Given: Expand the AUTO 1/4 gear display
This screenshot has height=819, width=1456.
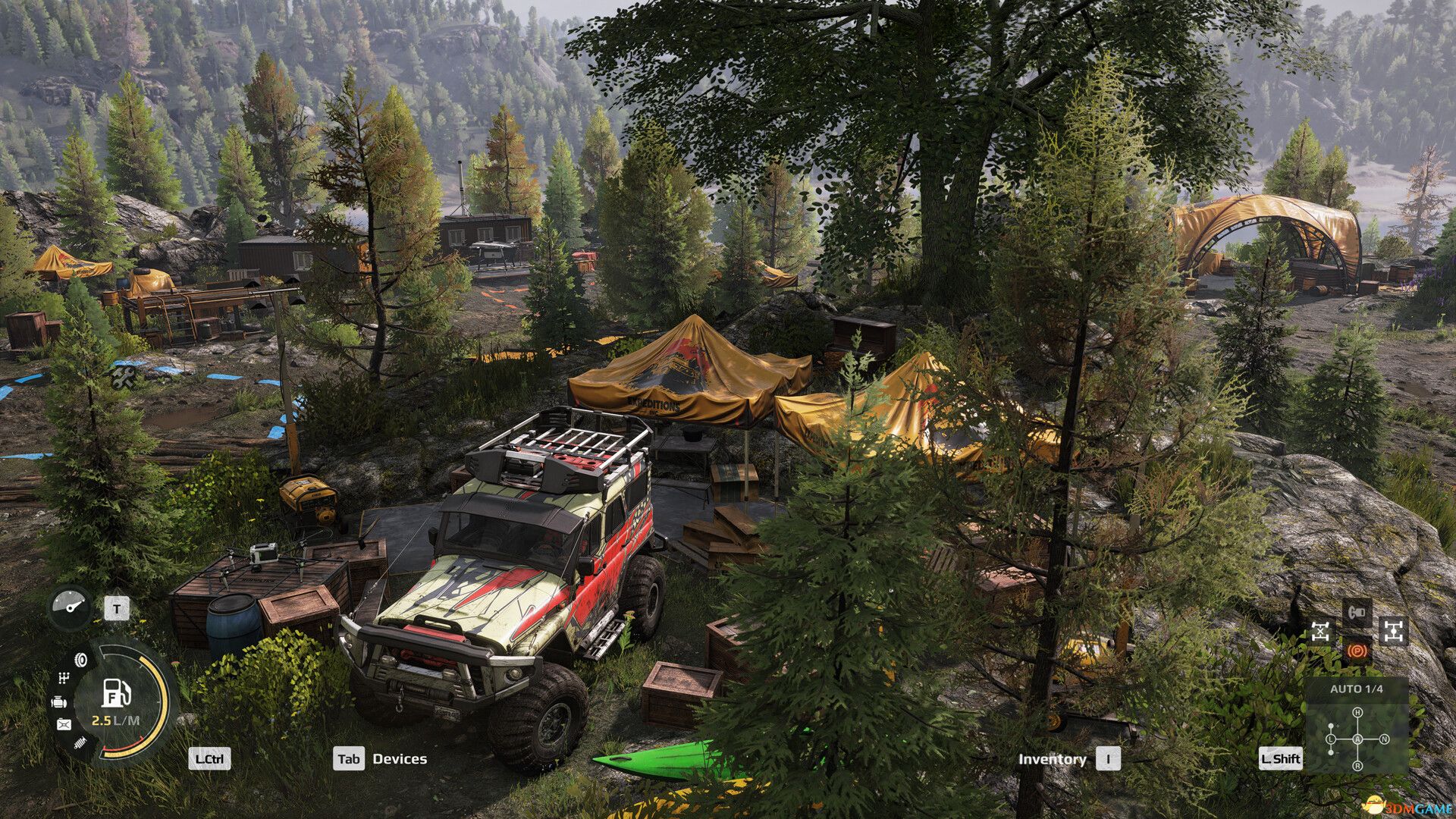Looking at the screenshot, I should click(x=1357, y=689).
